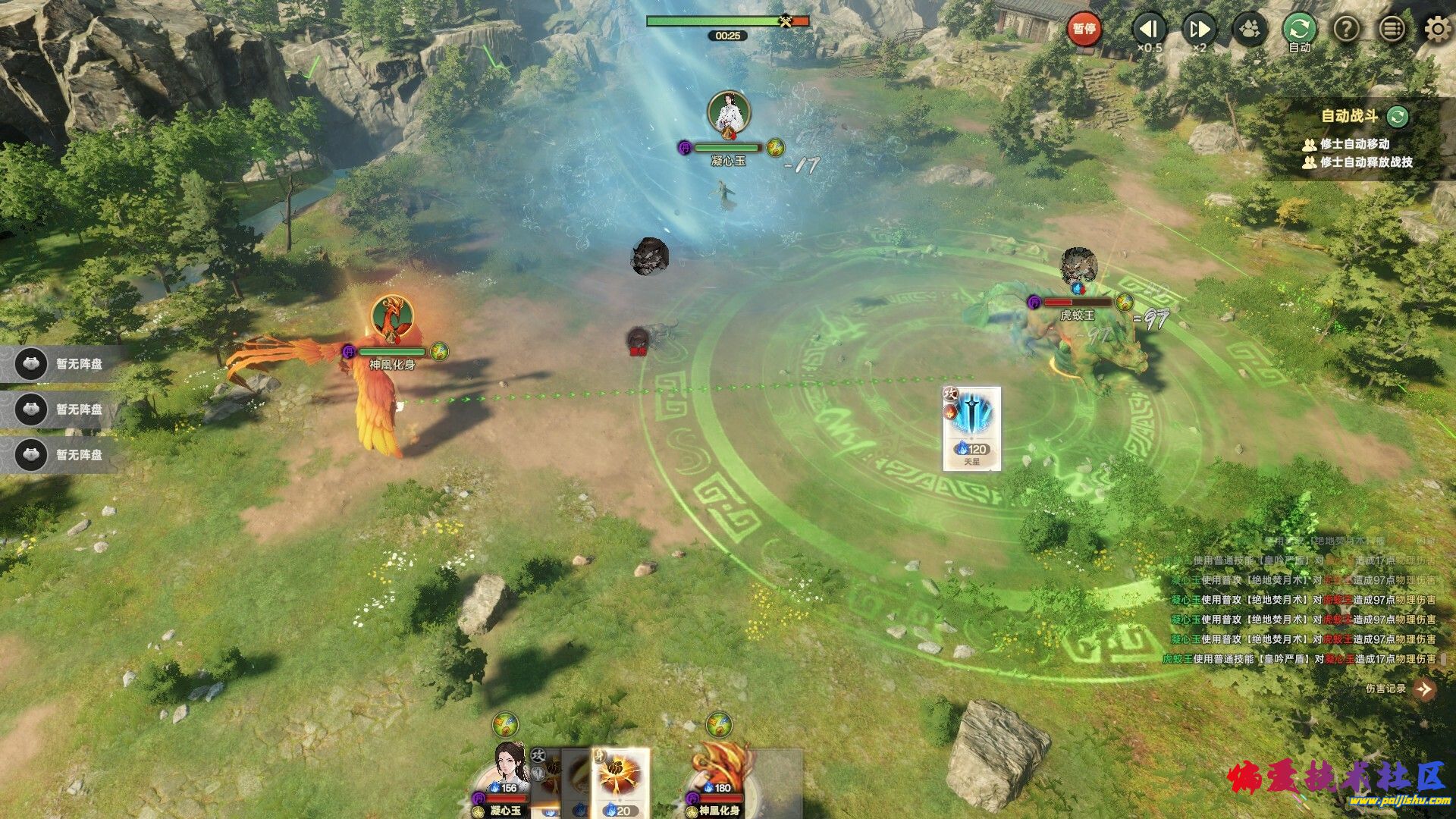Toggle the 自动战斗 green switch
This screenshot has height=819, width=1456.
[x=1397, y=116]
